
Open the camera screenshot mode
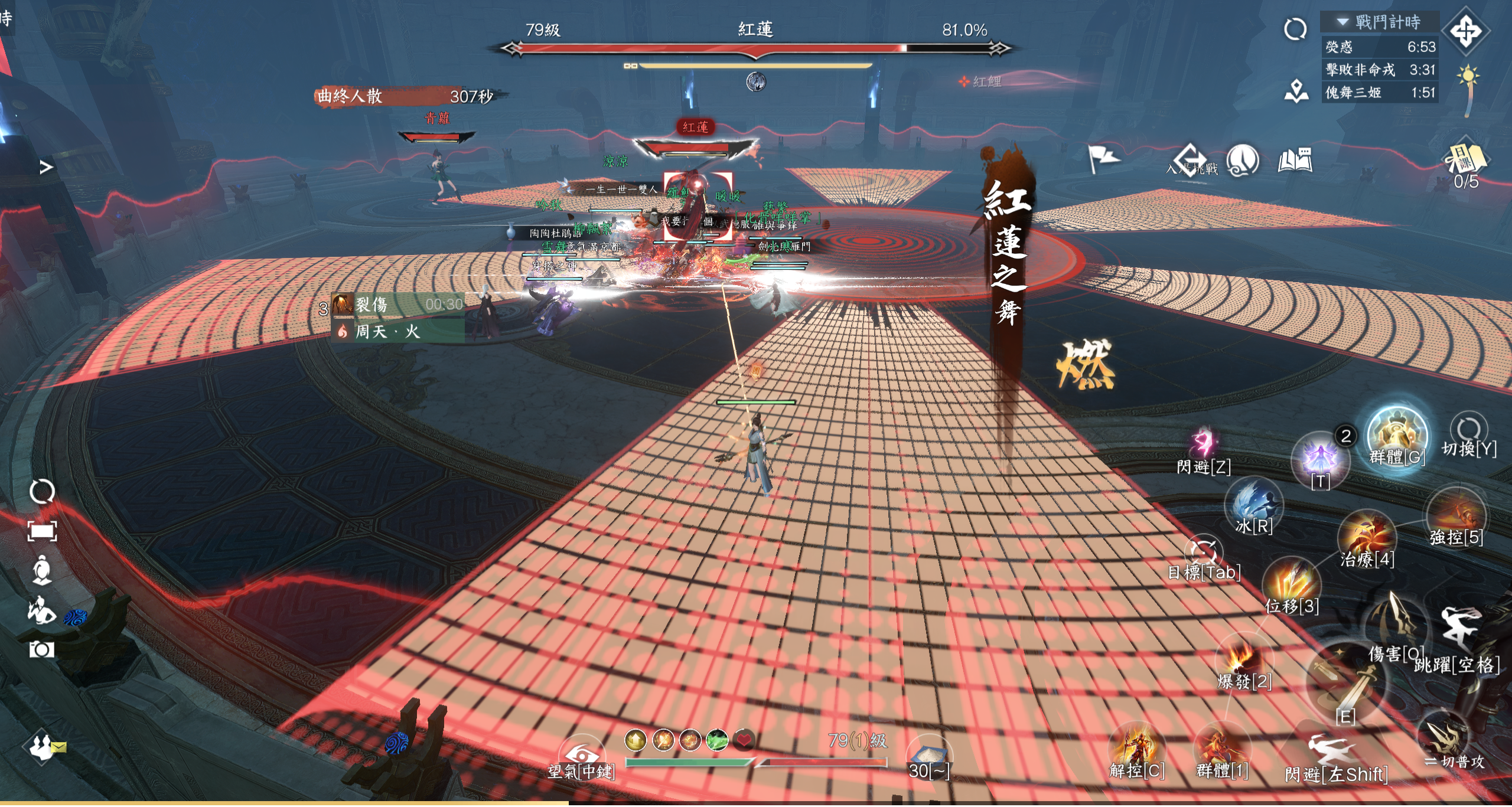pyautogui.click(x=42, y=650)
